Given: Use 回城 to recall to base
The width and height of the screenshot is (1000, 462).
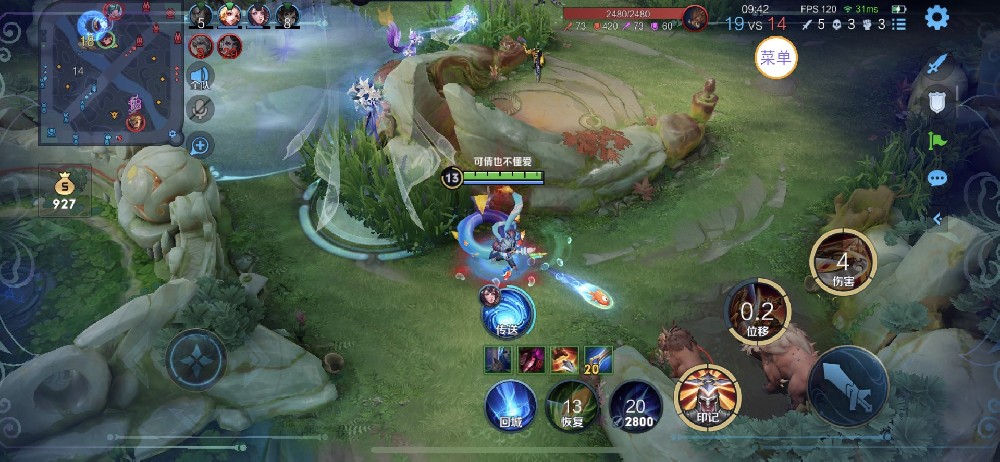Looking at the screenshot, I should coord(510,407).
